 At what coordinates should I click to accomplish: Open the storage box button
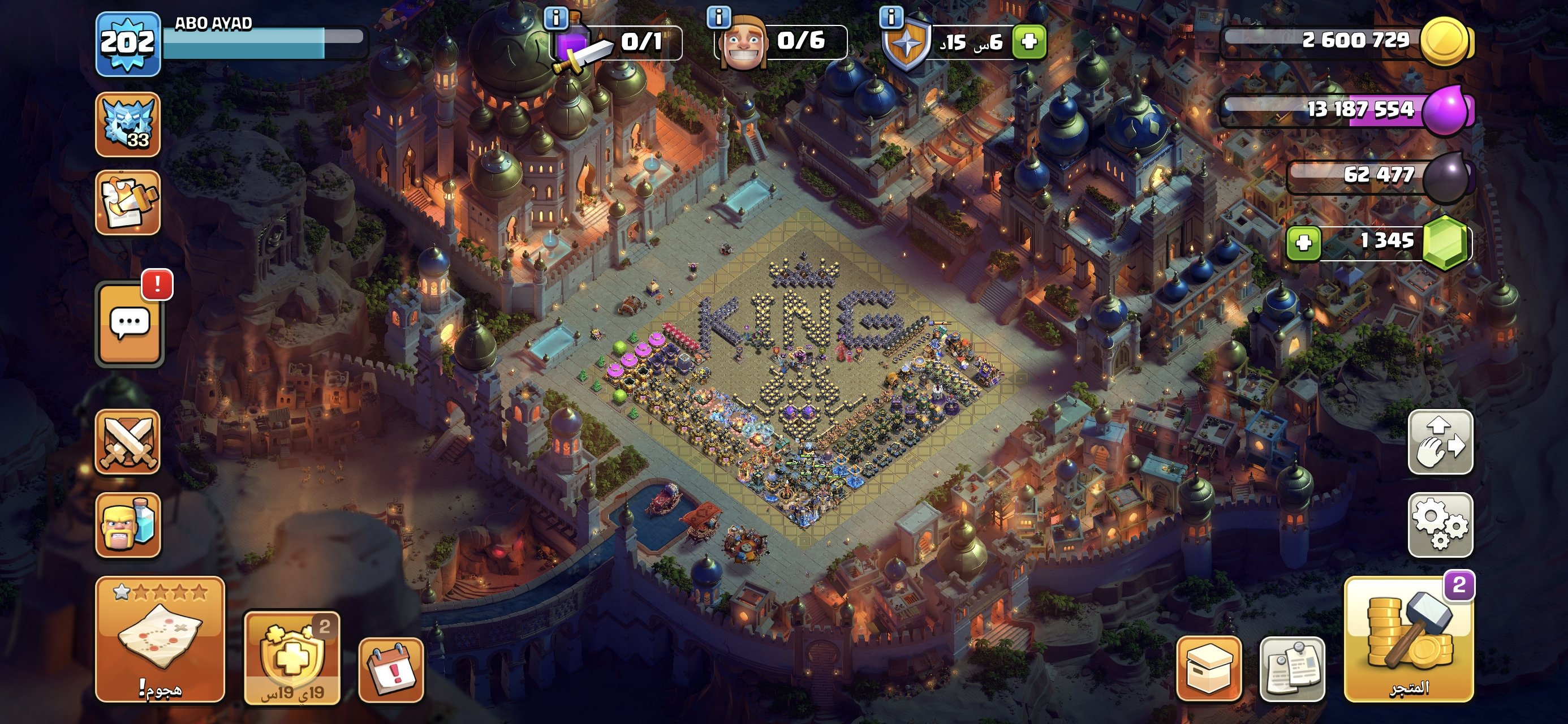pos(1209,669)
